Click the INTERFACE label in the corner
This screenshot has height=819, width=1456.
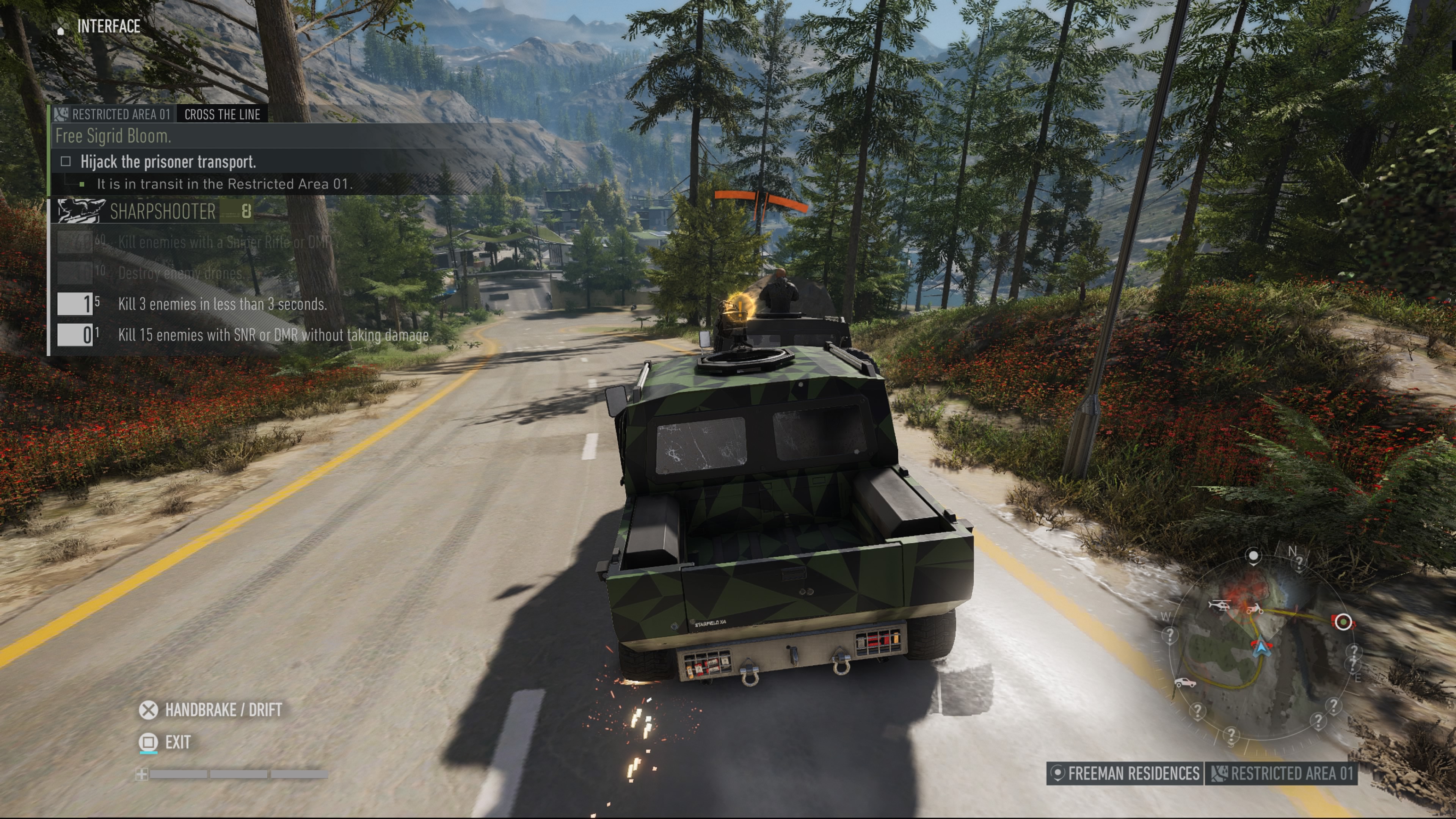point(108,27)
